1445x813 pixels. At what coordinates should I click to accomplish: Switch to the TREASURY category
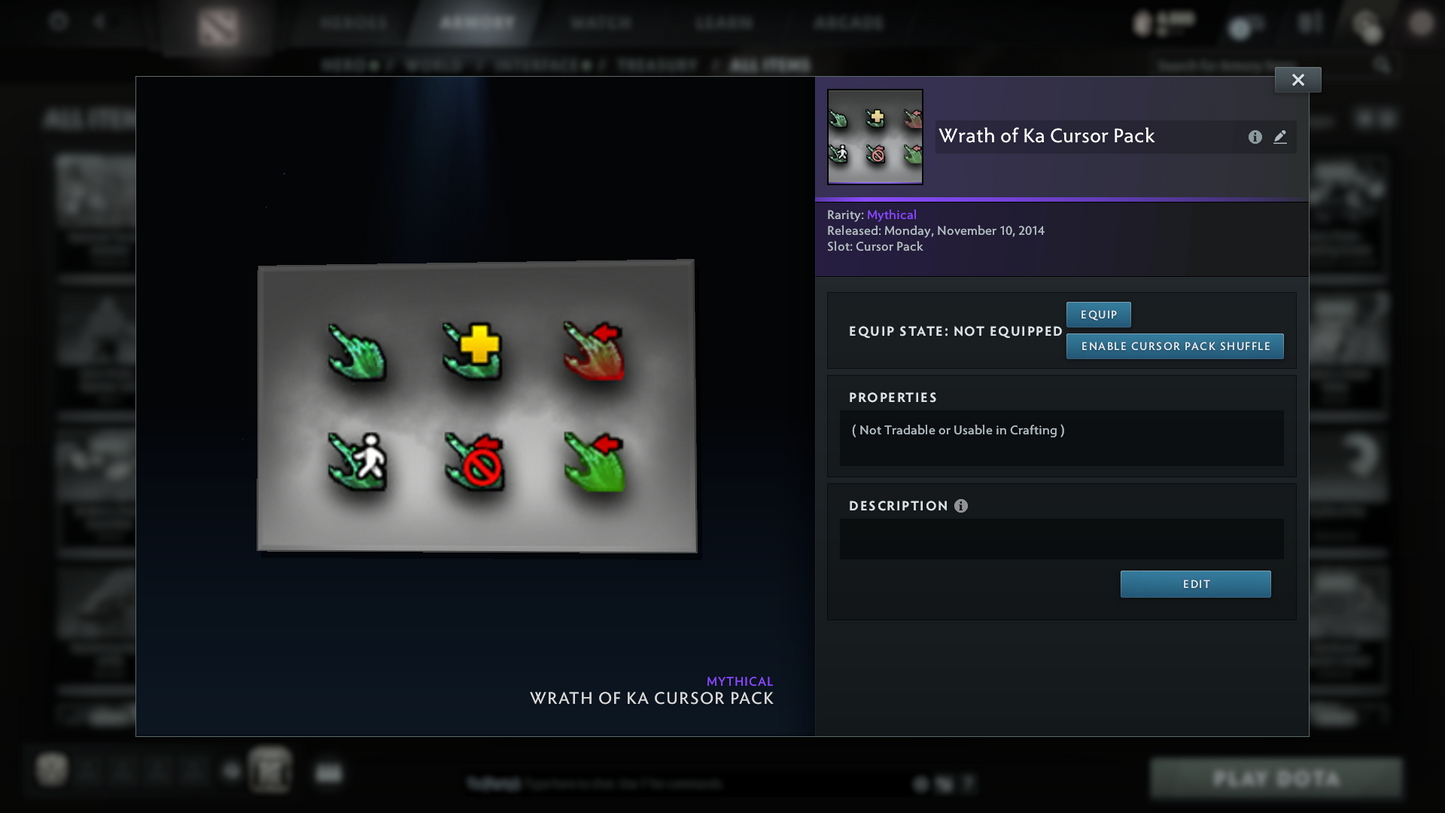pyautogui.click(x=657, y=64)
